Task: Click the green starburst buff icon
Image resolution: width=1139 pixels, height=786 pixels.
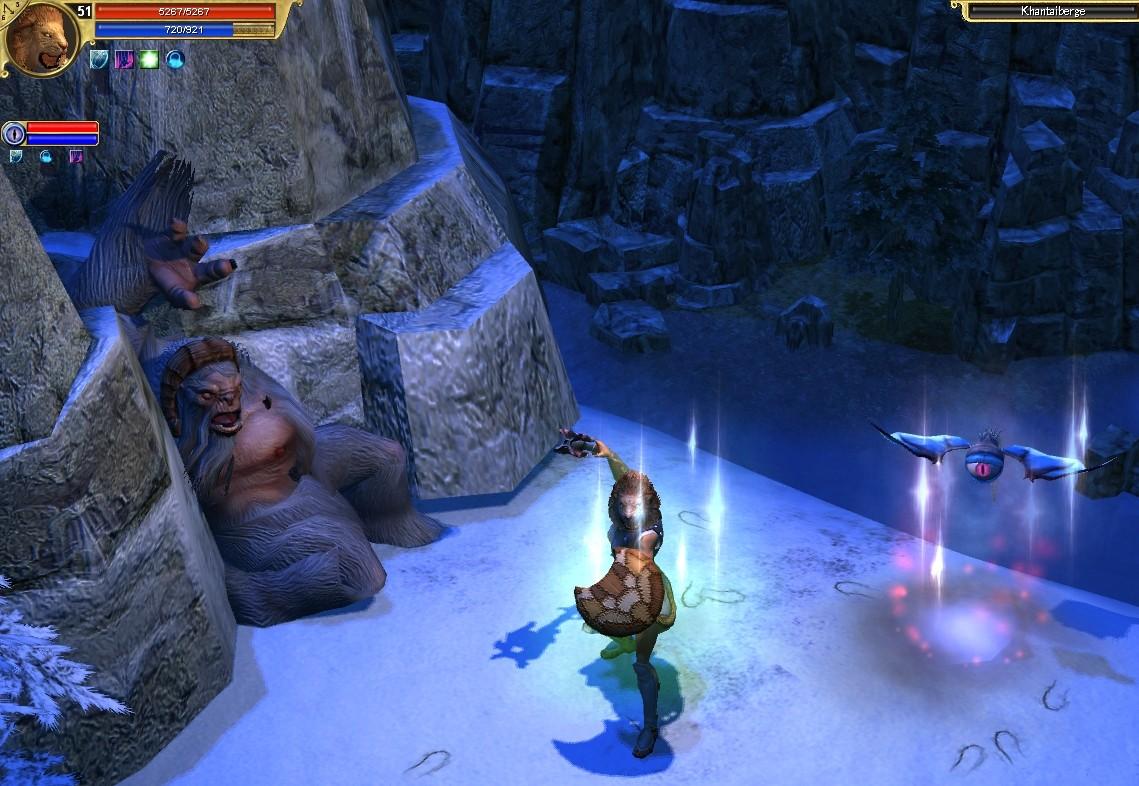Action: [x=150, y=59]
